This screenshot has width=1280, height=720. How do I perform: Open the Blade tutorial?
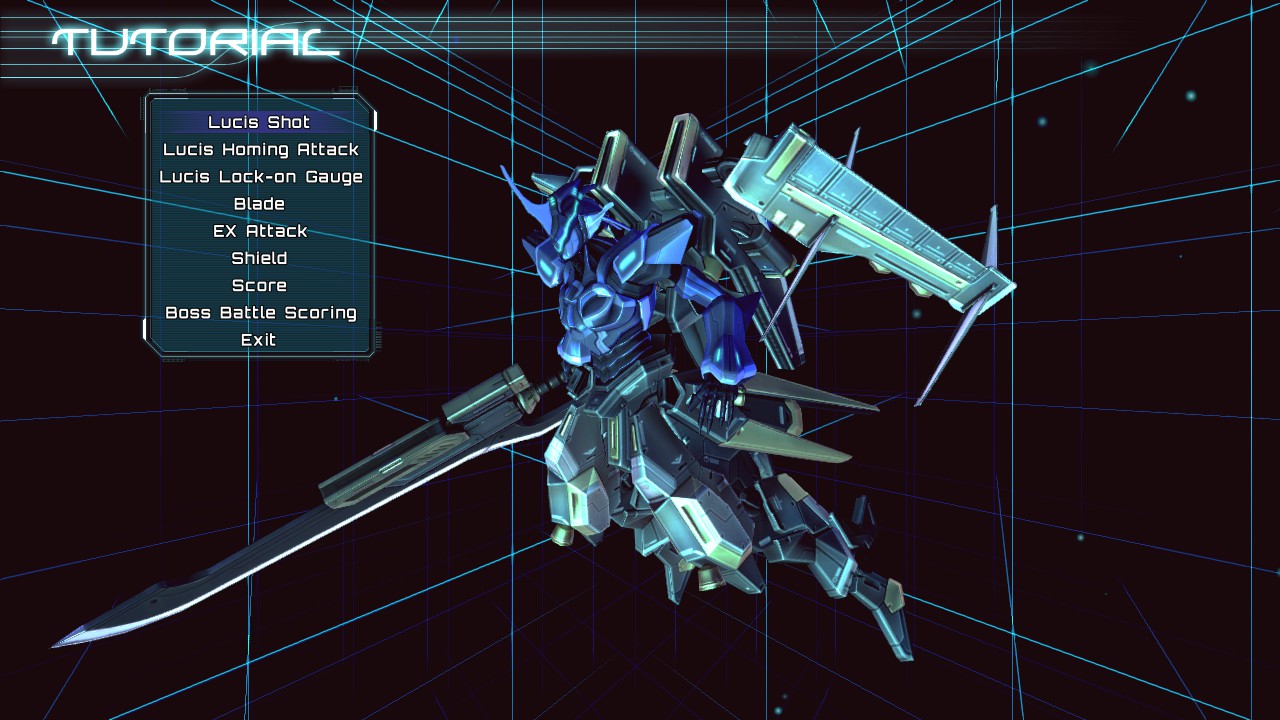[260, 203]
